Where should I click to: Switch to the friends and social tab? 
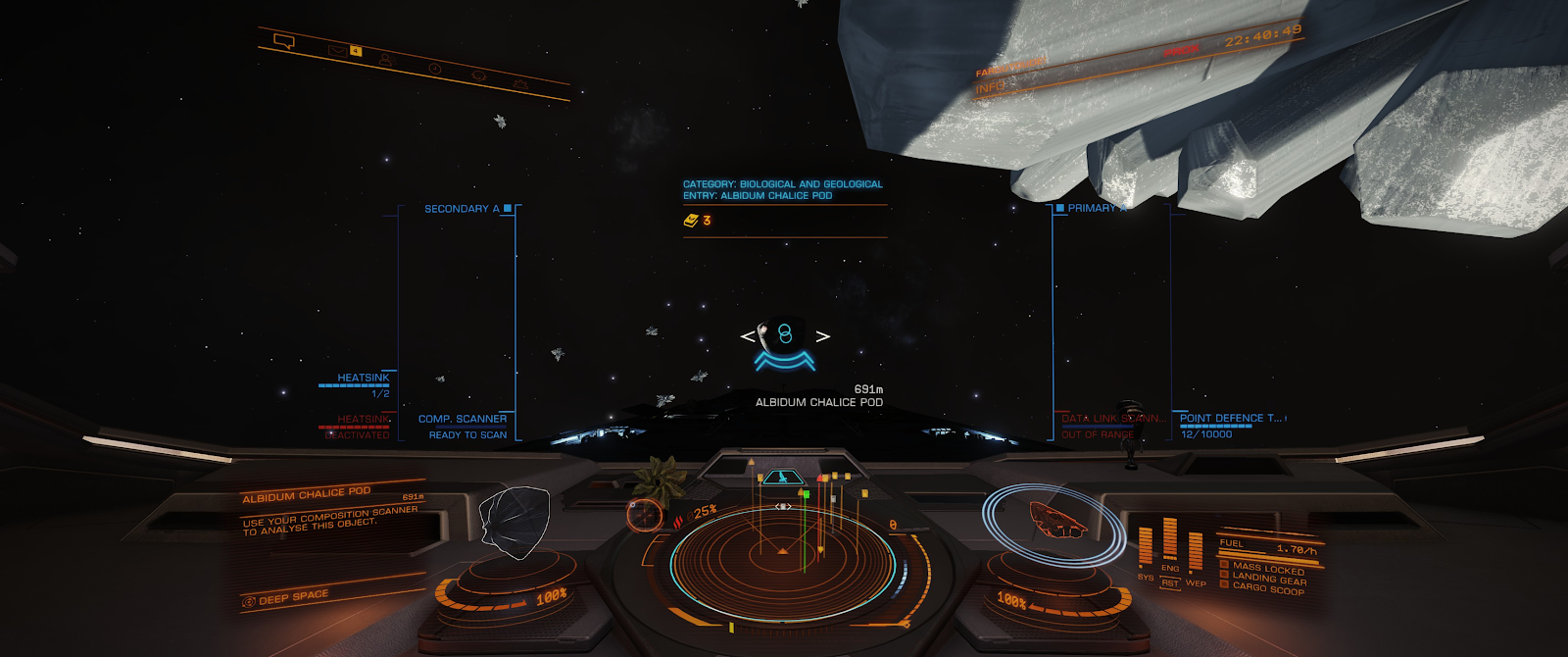coord(386,60)
